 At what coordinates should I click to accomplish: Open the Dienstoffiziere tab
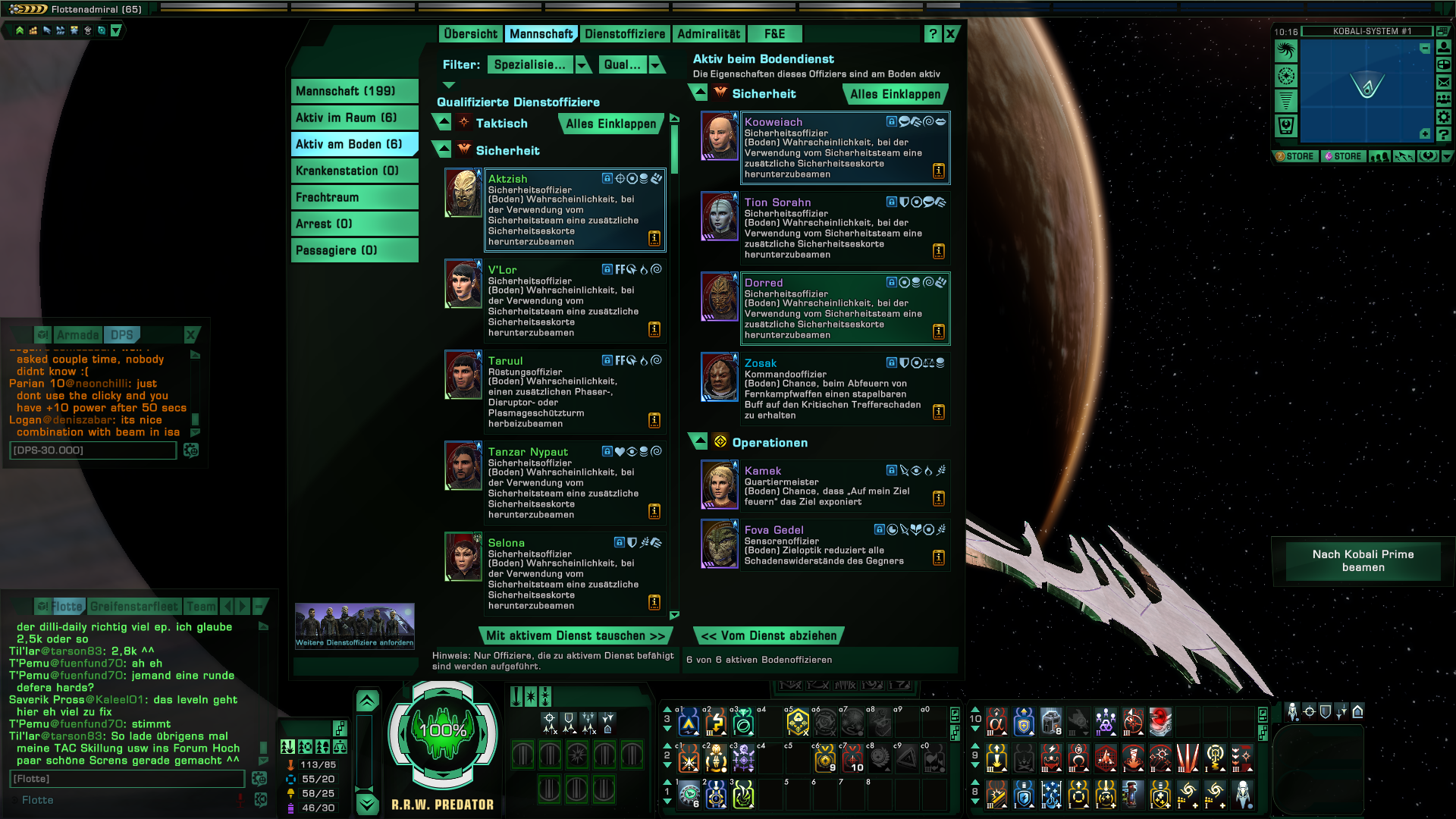tap(624, 34)
